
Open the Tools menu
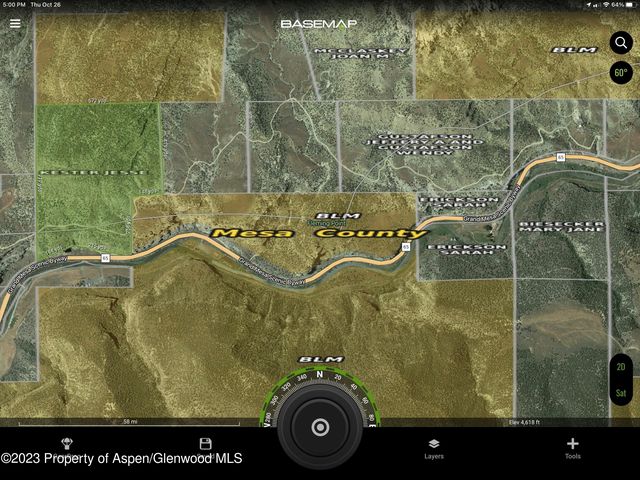(x=572, y=447)
